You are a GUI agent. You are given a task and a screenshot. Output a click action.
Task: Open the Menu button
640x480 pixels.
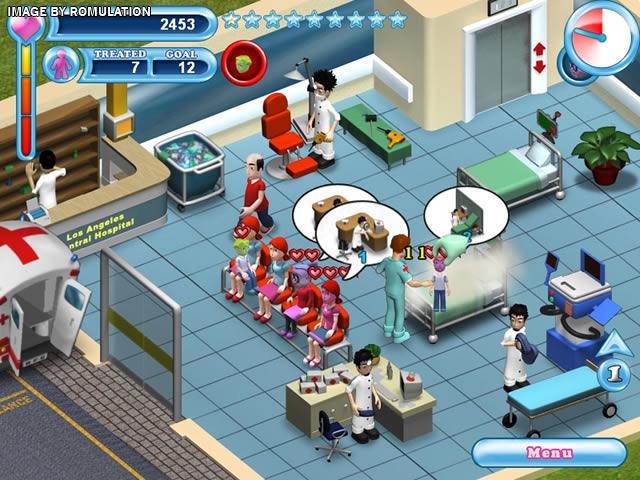tap(549, 453)
